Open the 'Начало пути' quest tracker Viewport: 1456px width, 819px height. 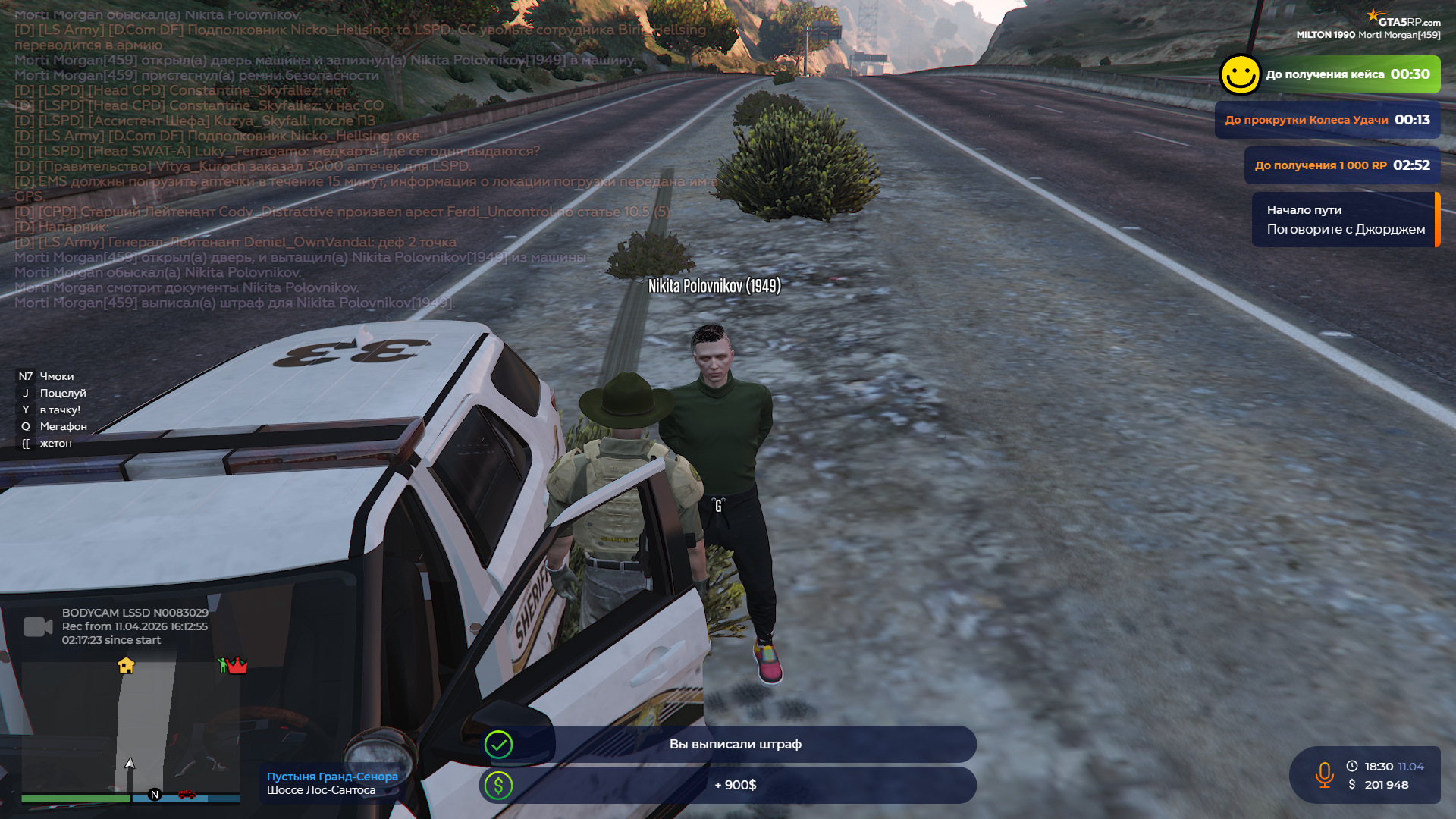[1345, 220]
